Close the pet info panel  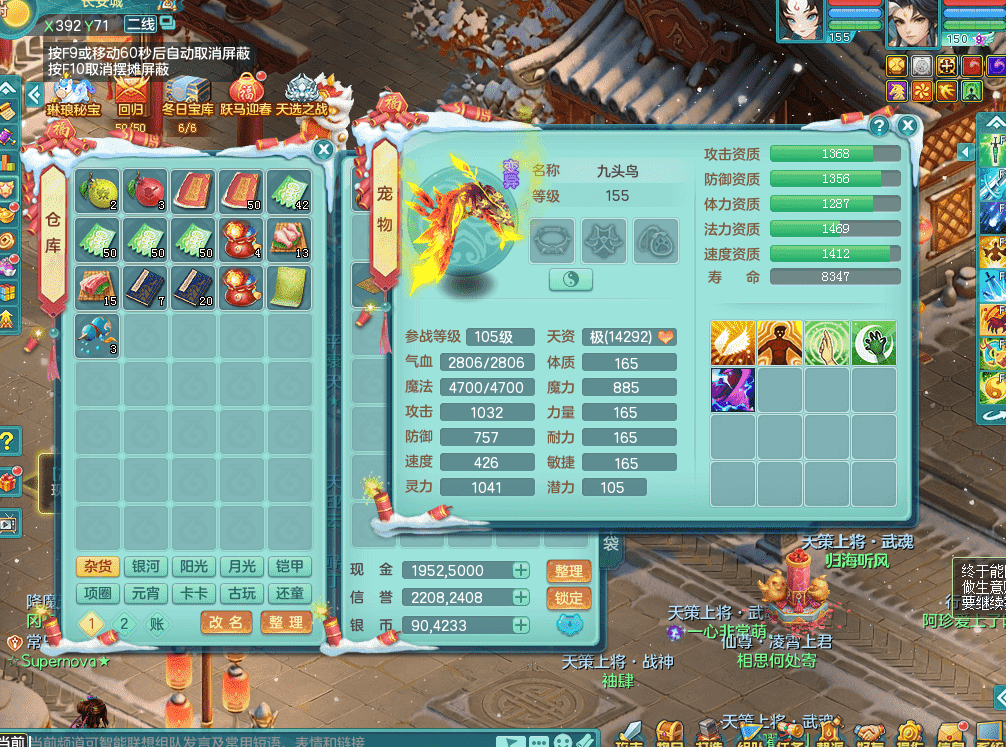click(907, 126)
